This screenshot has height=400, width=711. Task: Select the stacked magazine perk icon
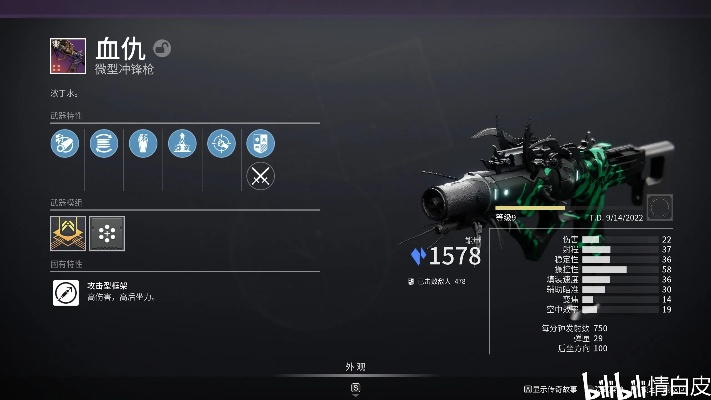click(103, 144)
